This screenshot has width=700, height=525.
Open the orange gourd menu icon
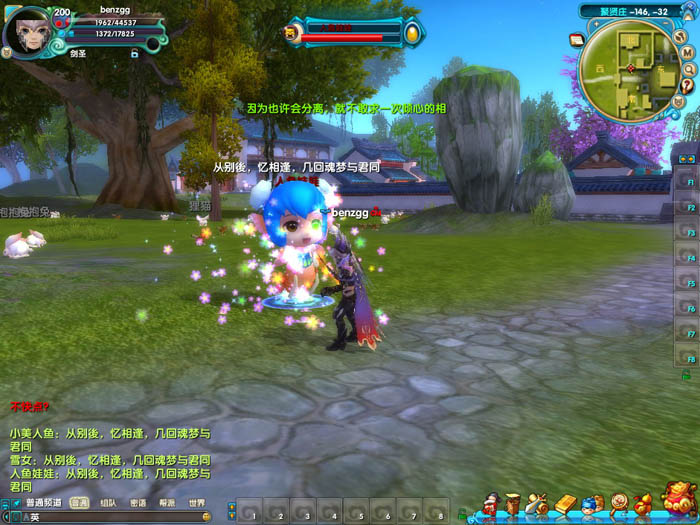pyautogui.click(x=644, y=502)
